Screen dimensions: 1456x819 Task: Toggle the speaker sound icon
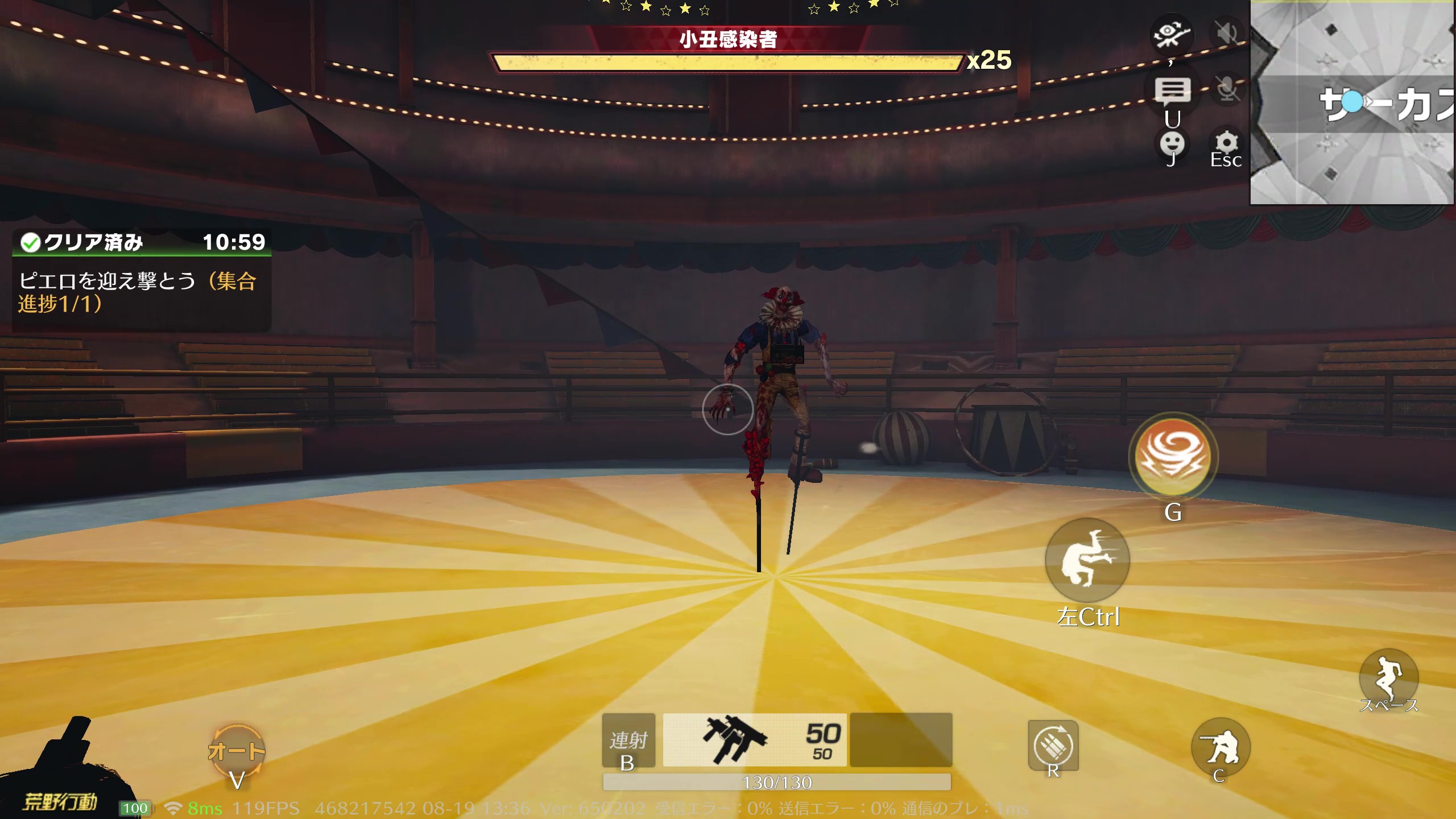(1227, 34)
